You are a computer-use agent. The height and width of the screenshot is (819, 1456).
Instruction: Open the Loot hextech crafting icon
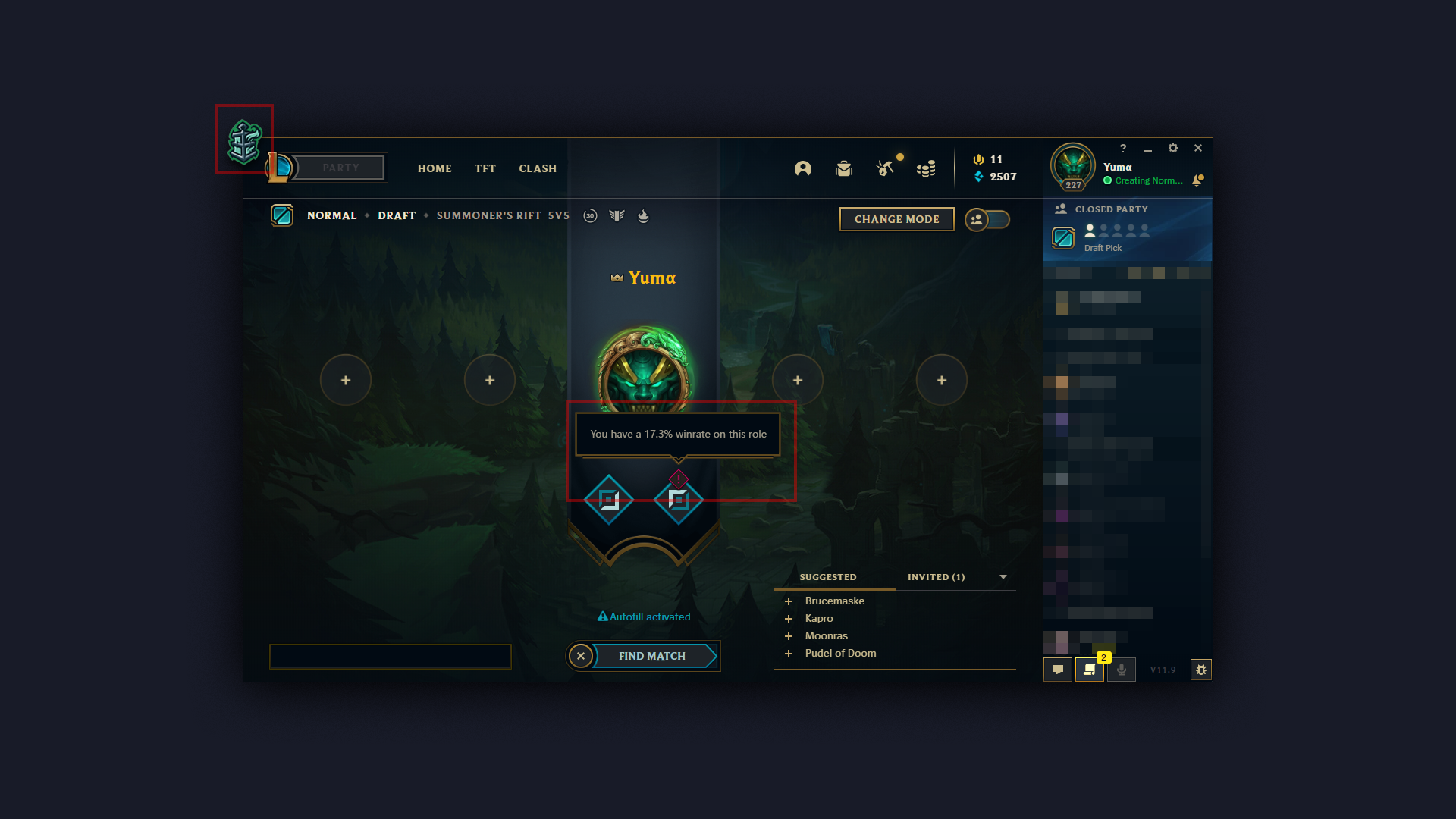[x=886, y=168]
